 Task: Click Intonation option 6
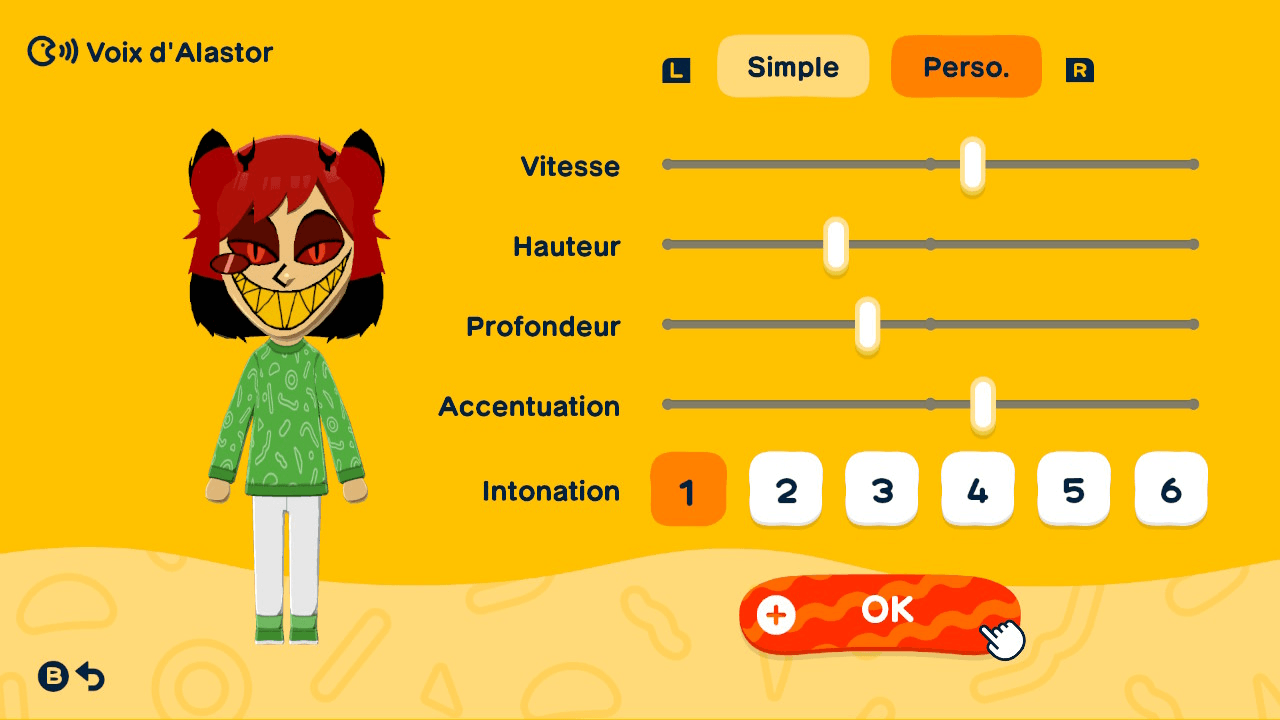click(1170, 489)
